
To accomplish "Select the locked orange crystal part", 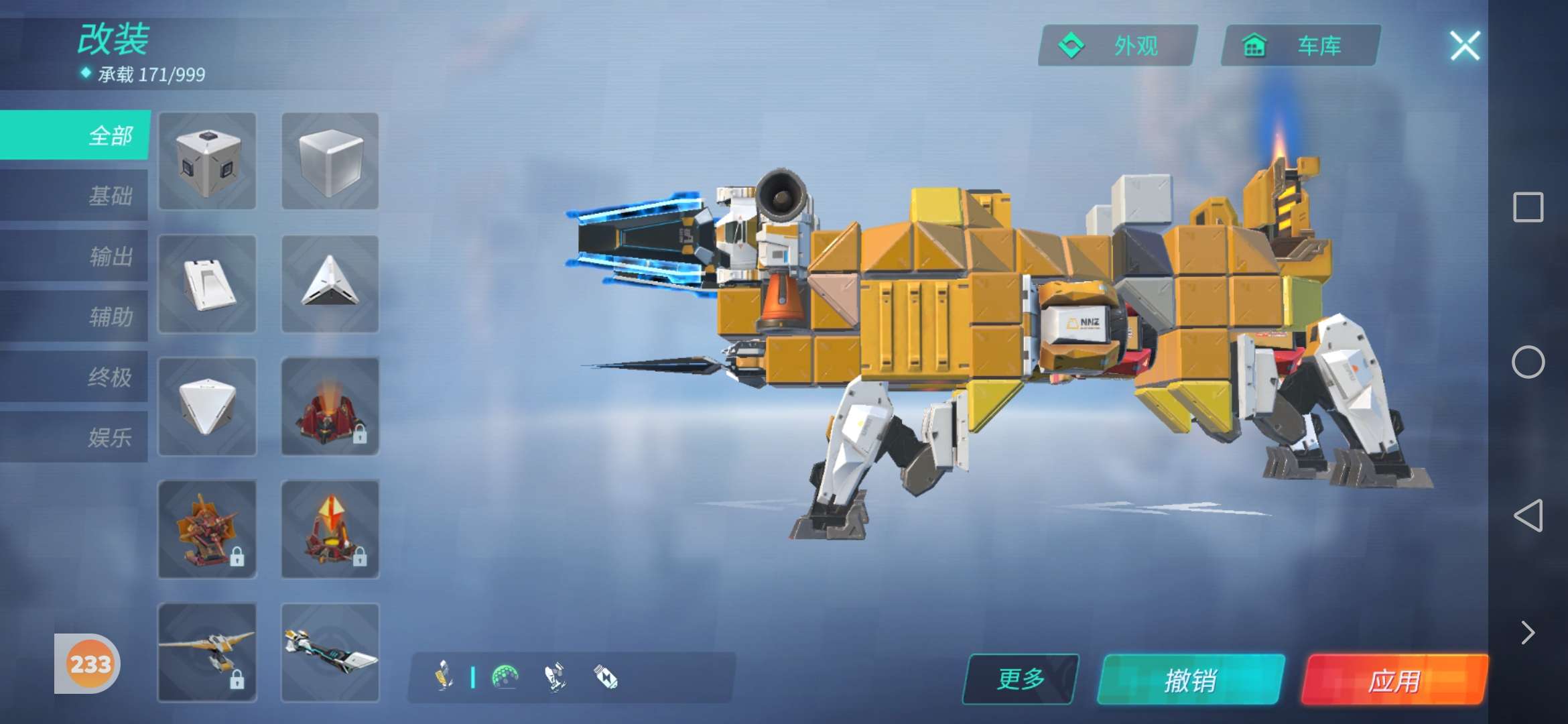I will tap(330, 529).
